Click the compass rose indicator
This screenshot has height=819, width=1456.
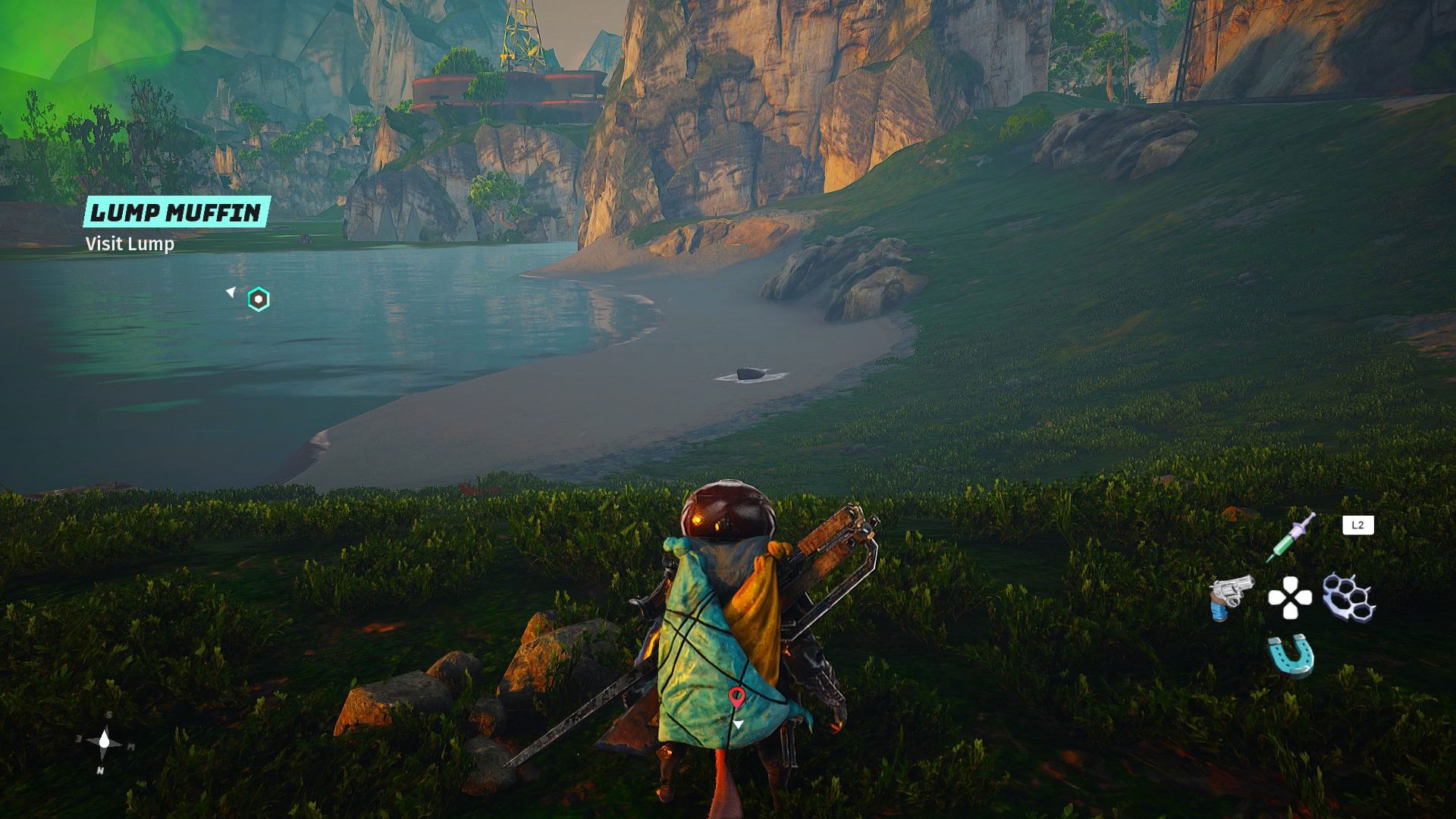tap(105, 742)
